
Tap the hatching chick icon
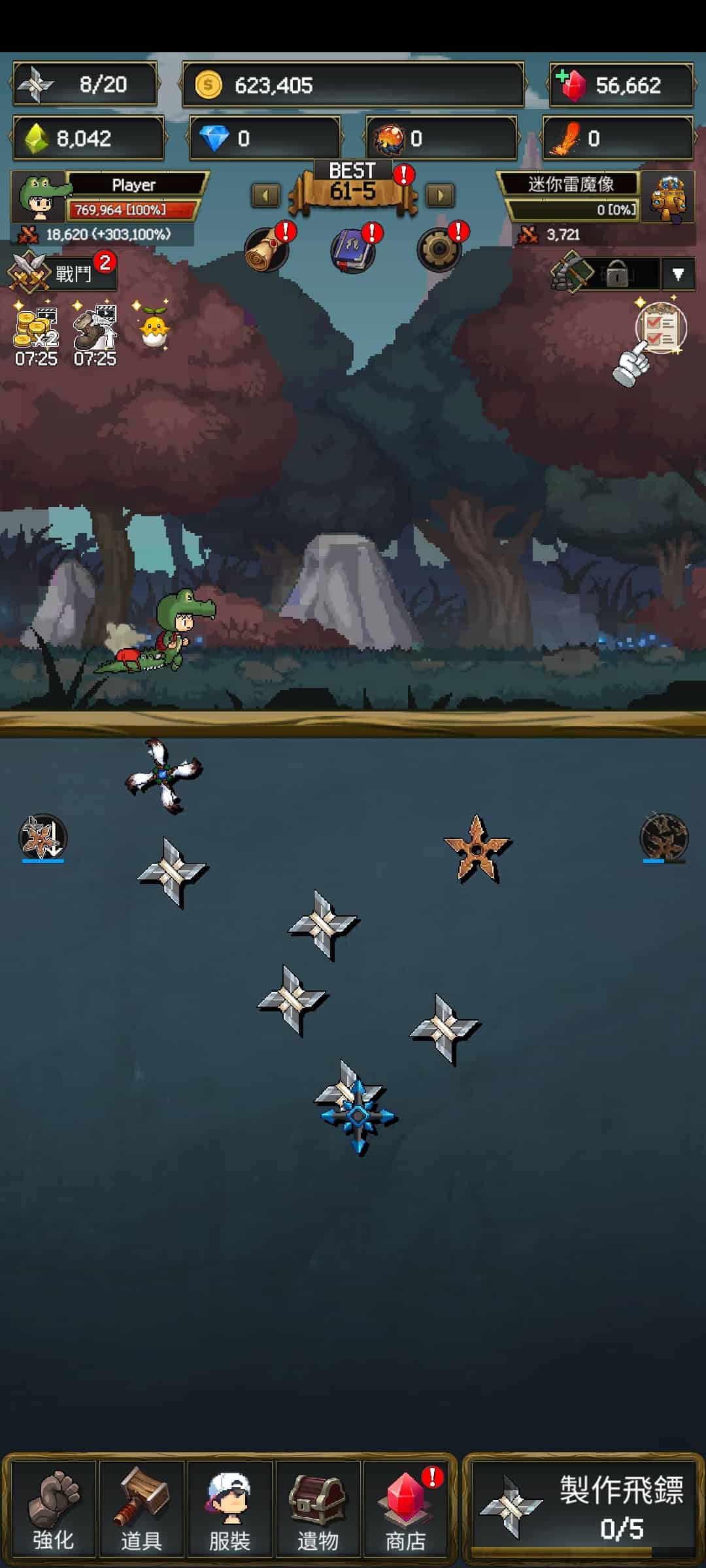point(154,328)
